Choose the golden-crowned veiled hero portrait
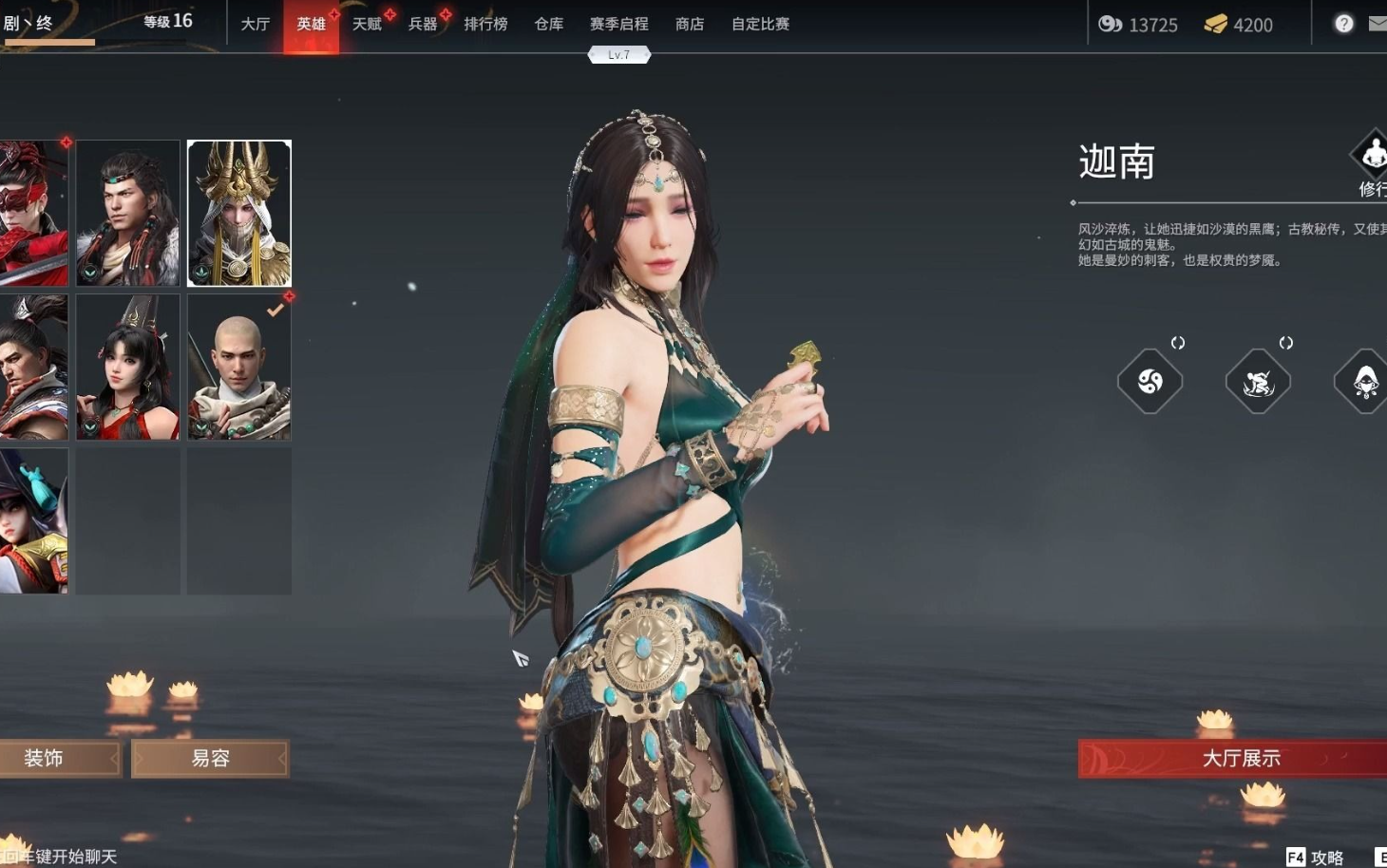This screenshot has width=1387, height=868. 239,213
